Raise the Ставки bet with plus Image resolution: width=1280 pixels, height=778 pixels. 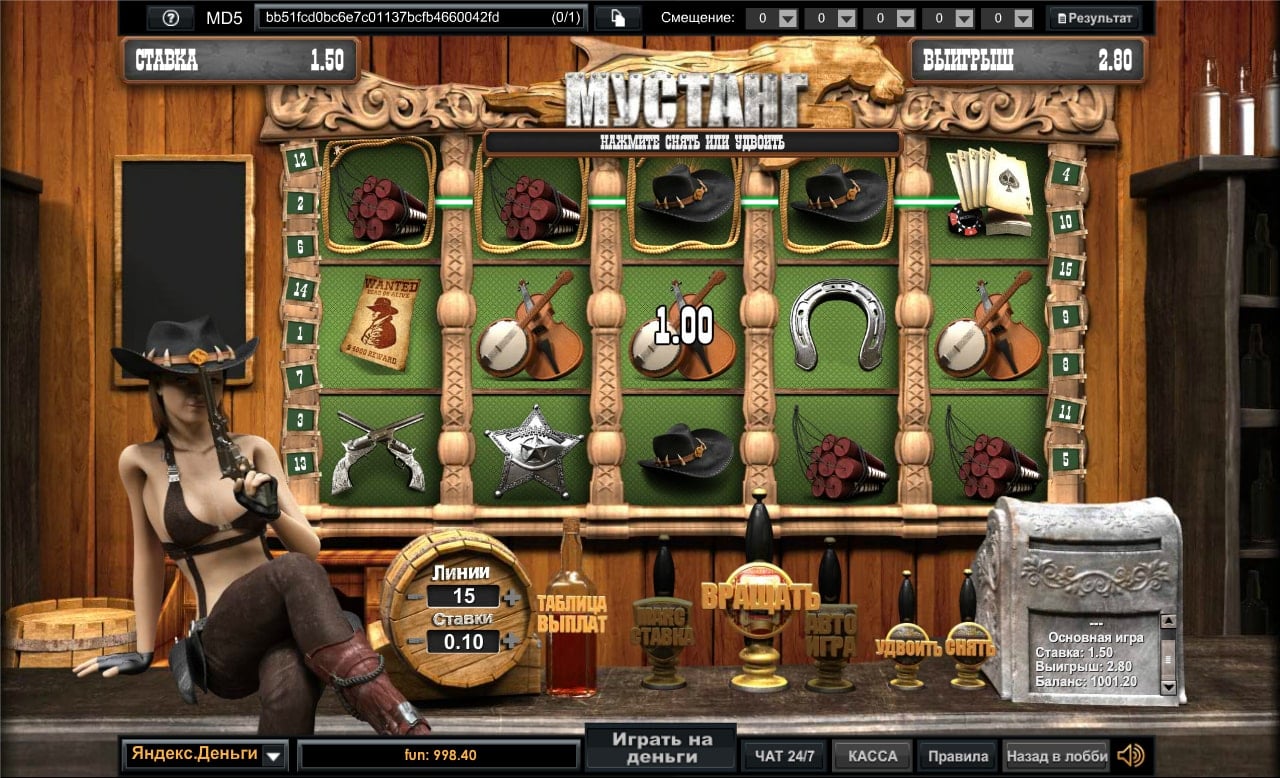(x=512, y=642)
